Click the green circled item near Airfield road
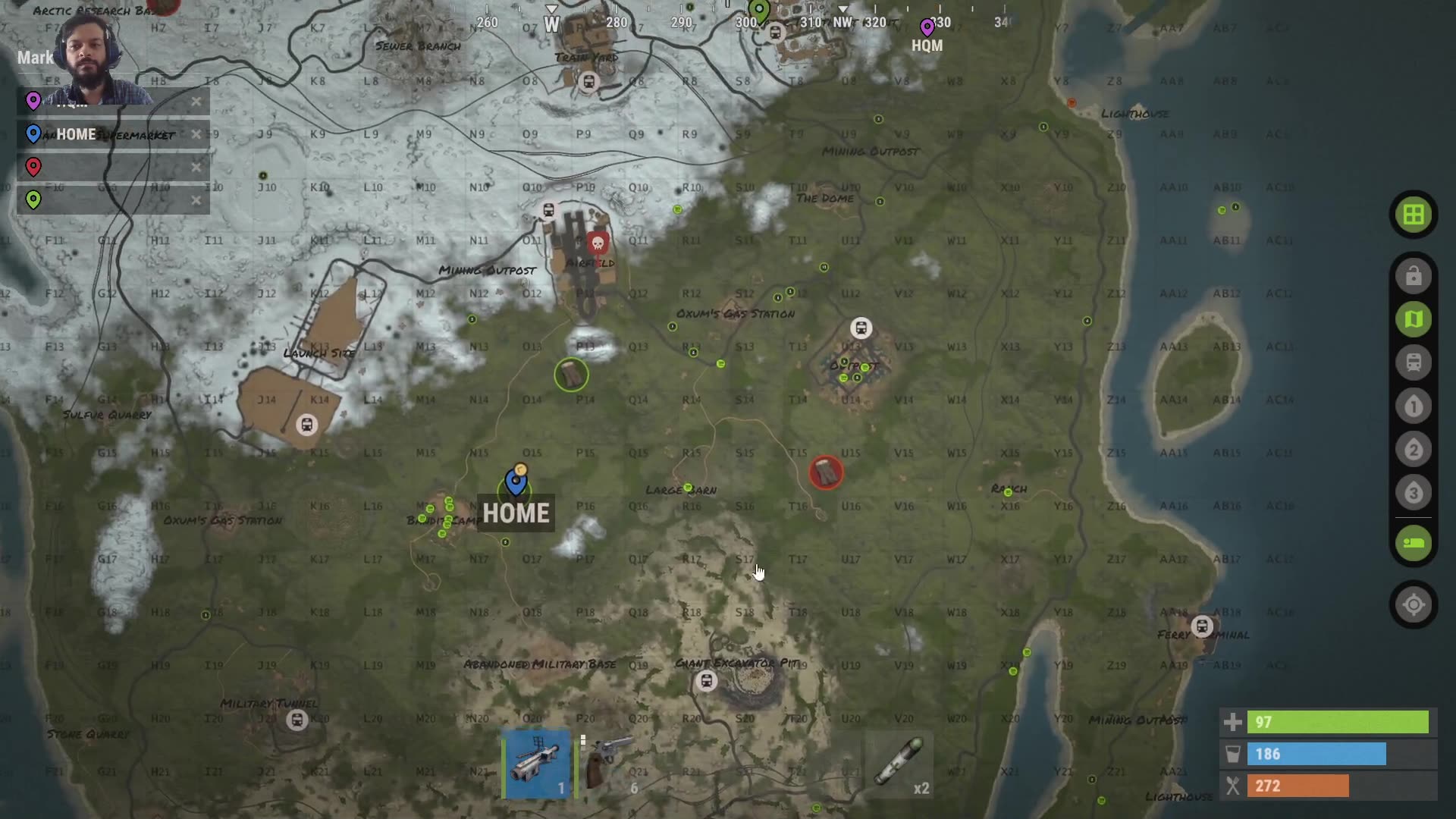This screenshot has height=819, width=1456. [571, 374]
